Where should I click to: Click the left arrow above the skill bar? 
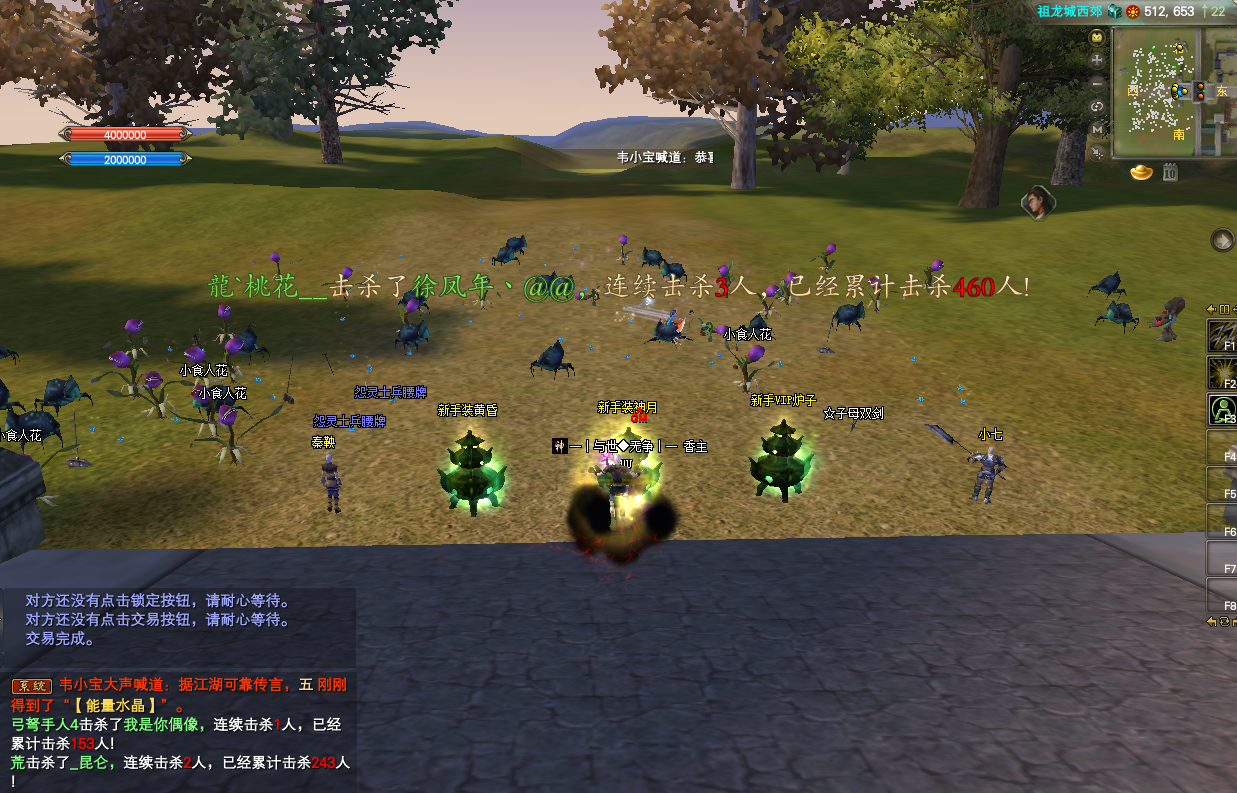pos(1212,309)
